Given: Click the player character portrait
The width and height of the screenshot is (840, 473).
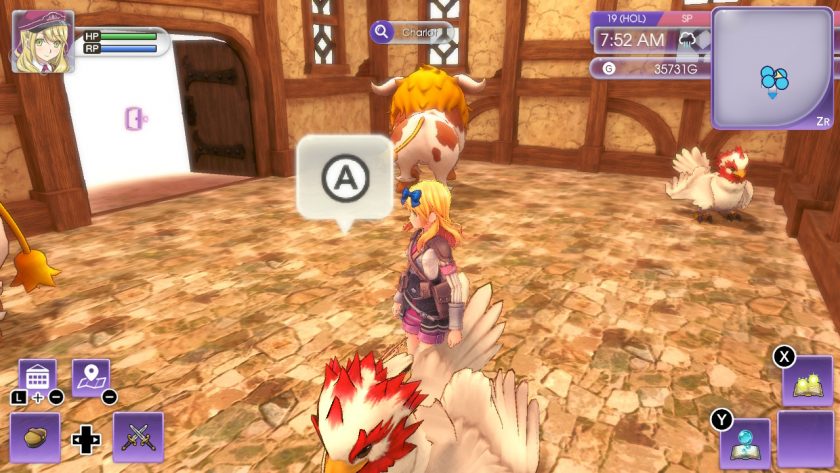Looking at the screenshot, I should click(x=42, y=41).
